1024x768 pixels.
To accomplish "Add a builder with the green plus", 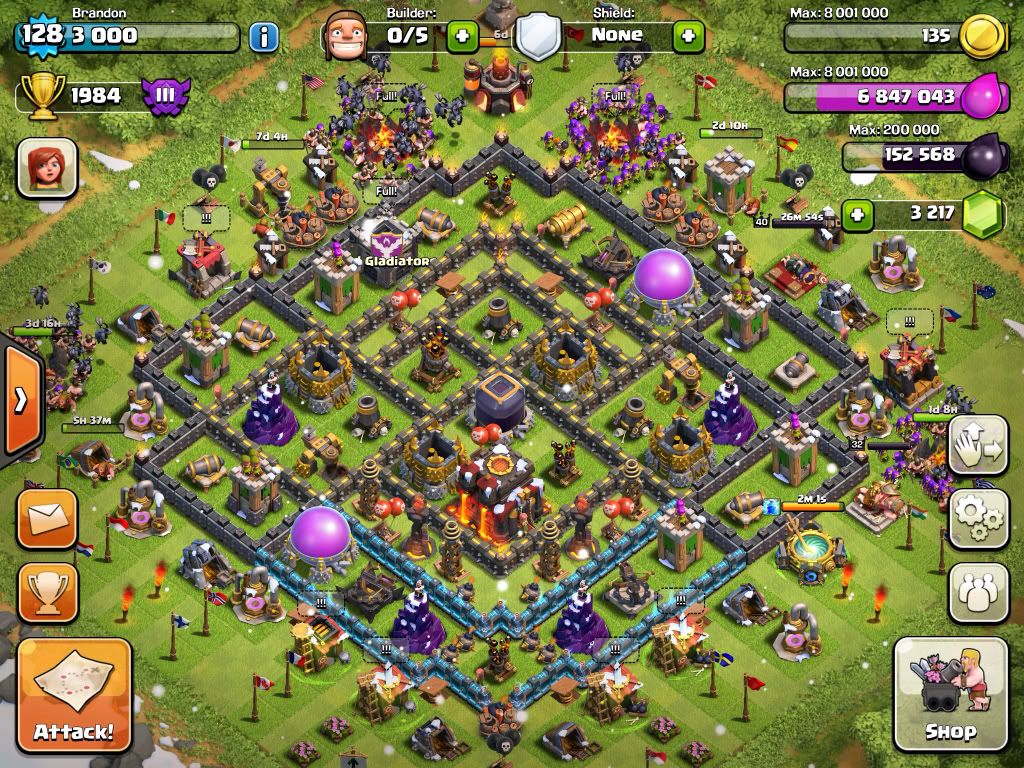I will [x=462, y=37].
